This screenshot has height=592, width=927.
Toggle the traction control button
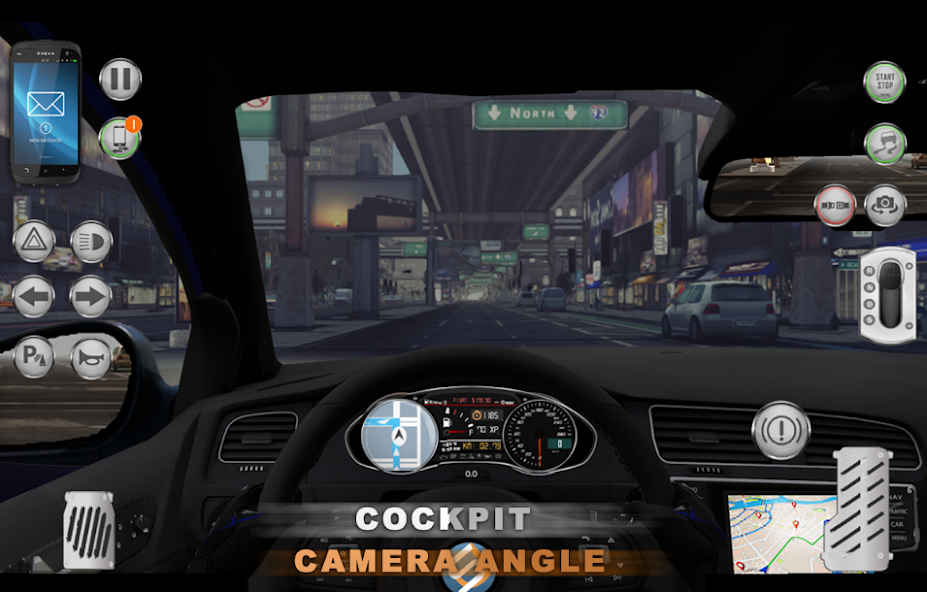(884, 144)
